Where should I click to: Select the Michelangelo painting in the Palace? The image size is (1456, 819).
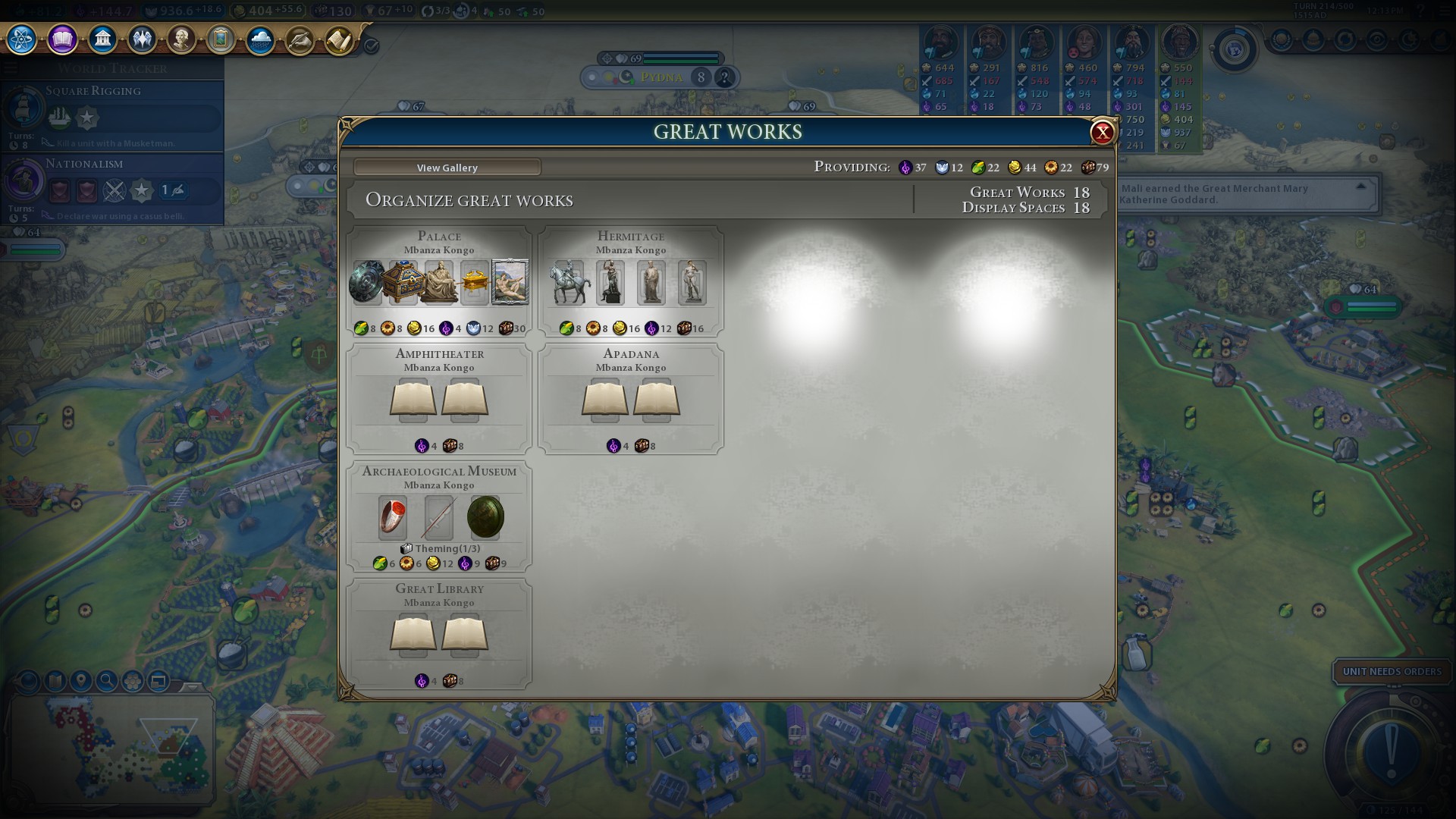[x=510, y=282]
